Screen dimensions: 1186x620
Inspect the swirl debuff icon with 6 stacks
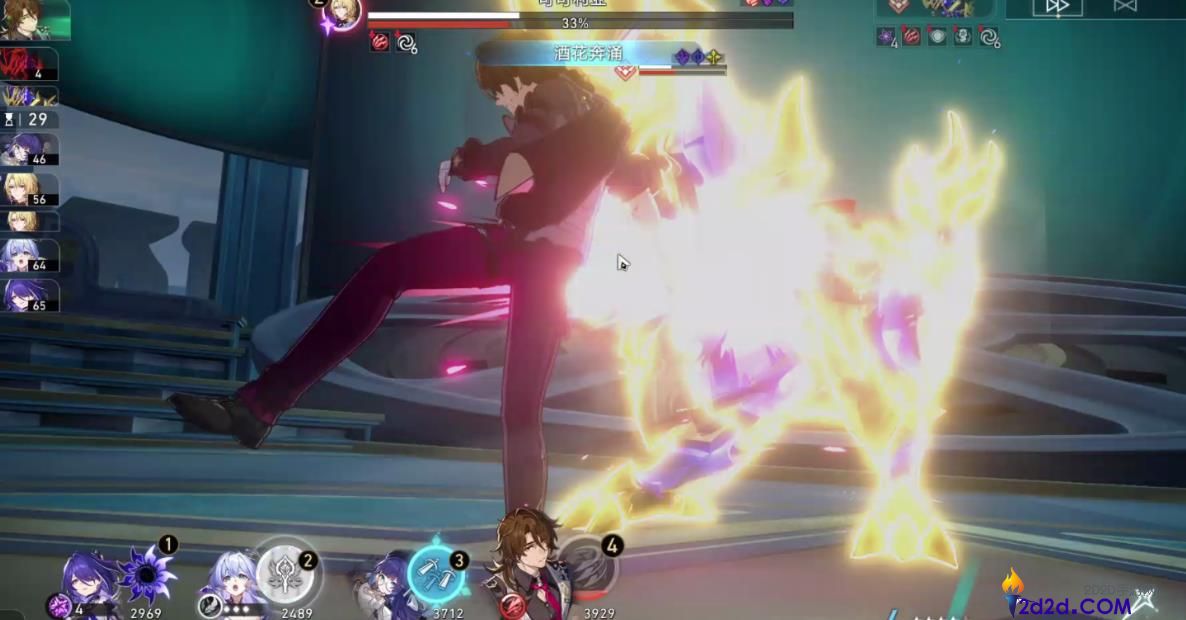tap(406, 43)
